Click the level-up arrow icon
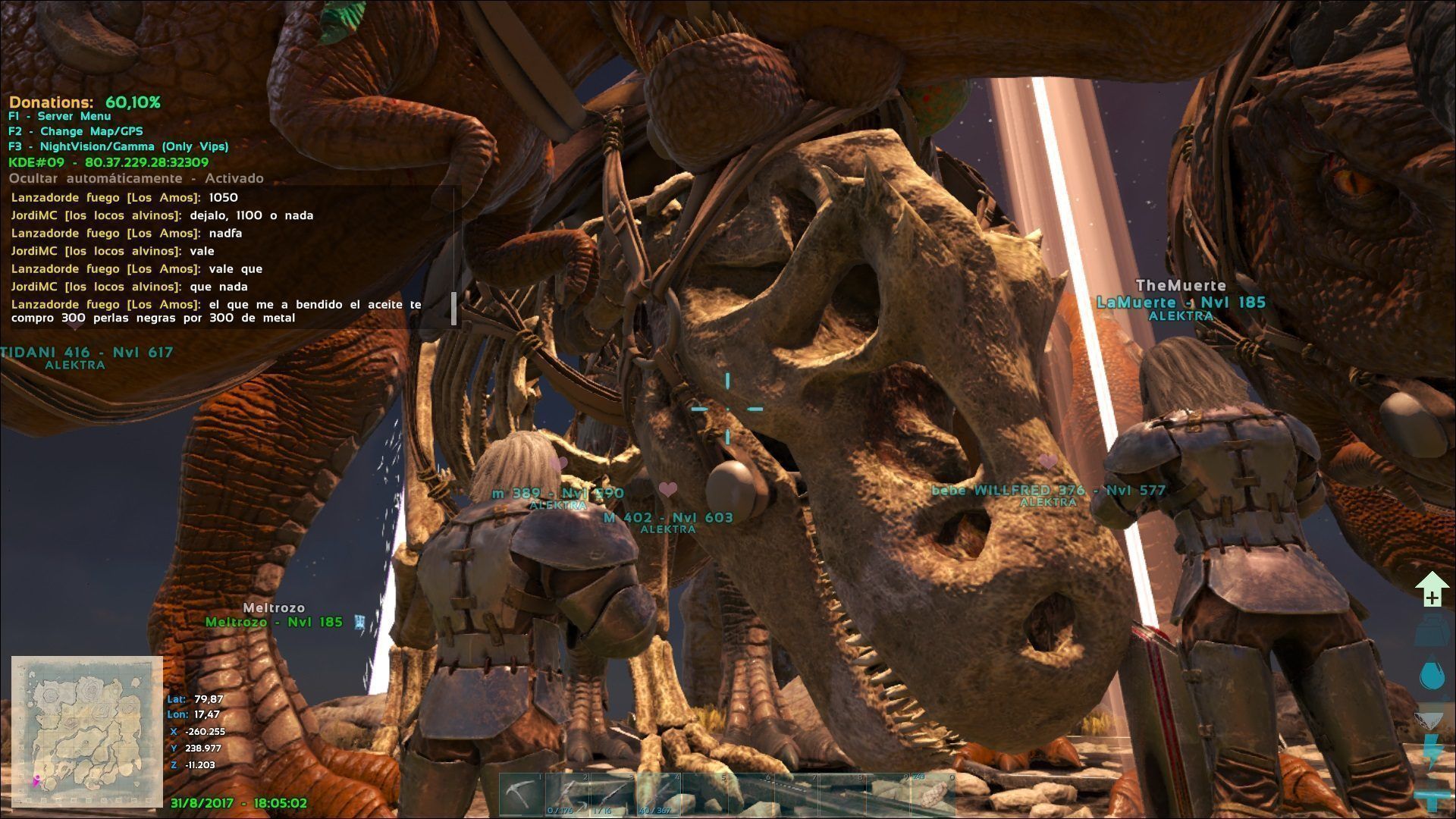The height and width of the screenshot is (819, 1456). click(1432, 590)
